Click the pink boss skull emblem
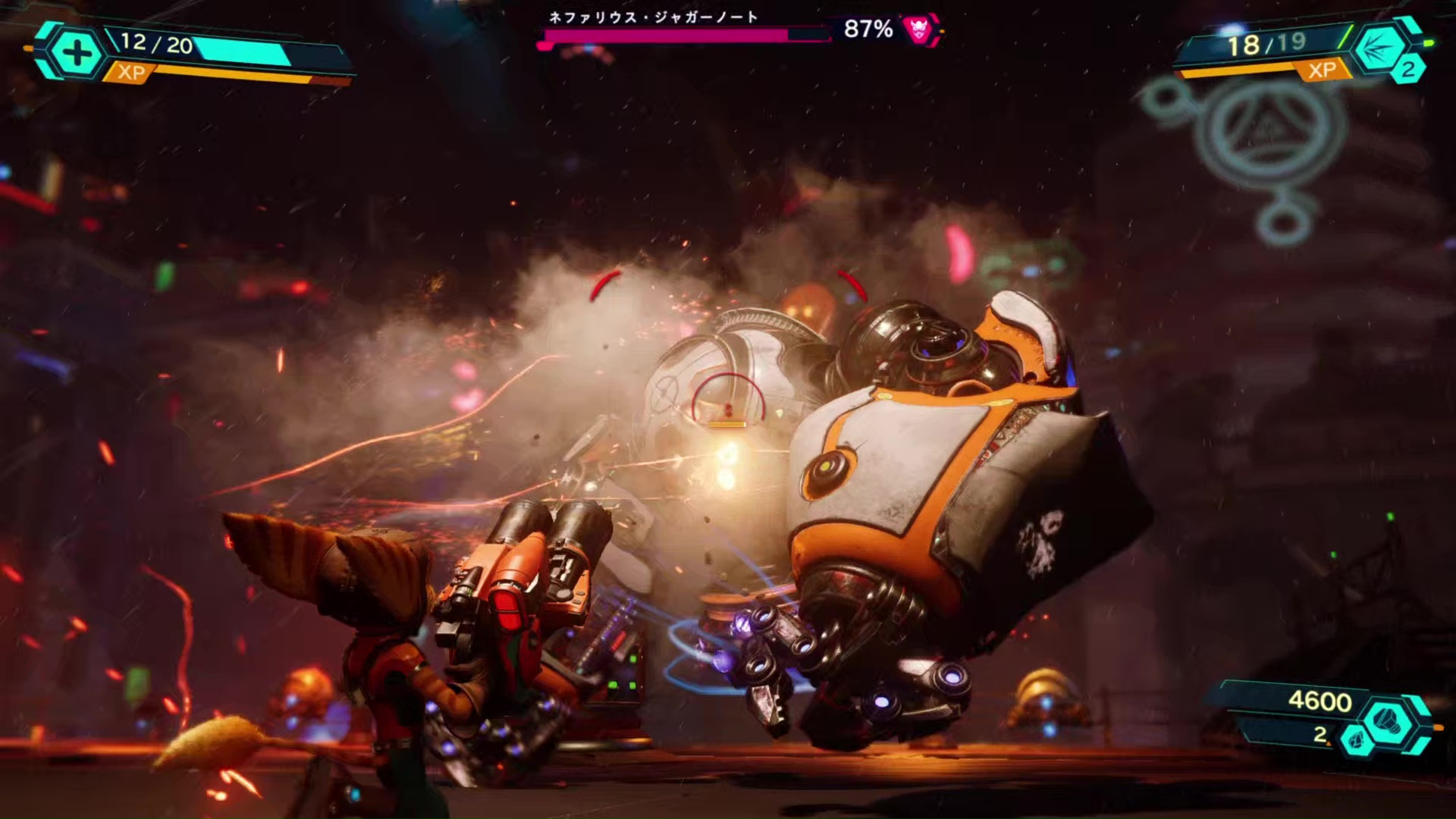This screenshot has height=819, width=1456. click(920, 30)
